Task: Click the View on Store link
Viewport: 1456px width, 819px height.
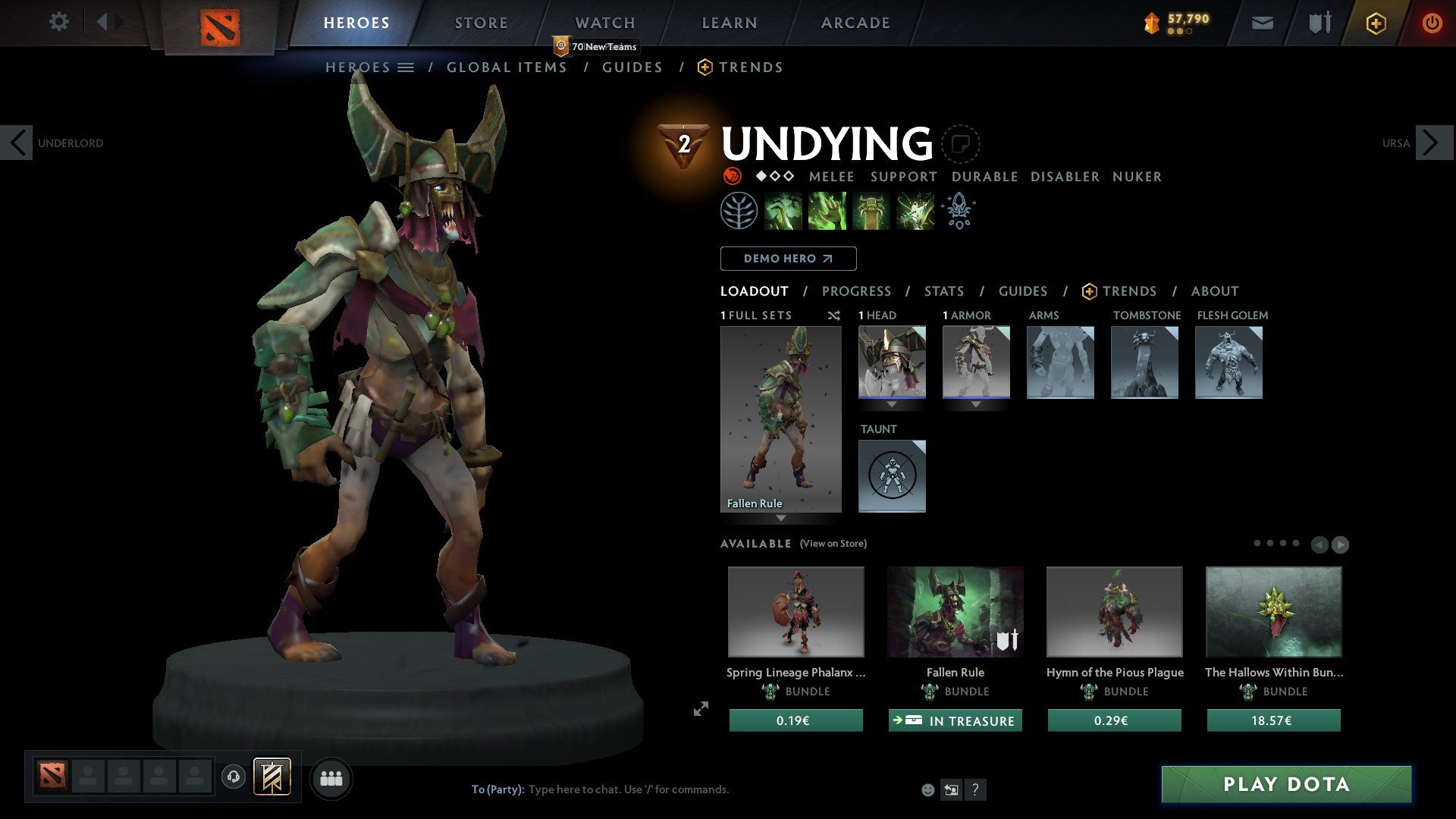Action: tap(833, 544)
